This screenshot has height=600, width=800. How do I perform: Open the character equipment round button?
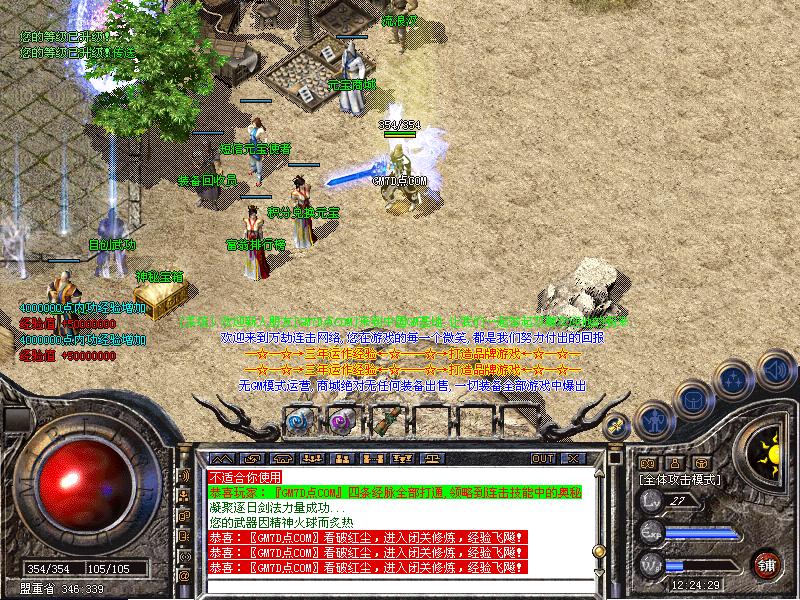653,419
